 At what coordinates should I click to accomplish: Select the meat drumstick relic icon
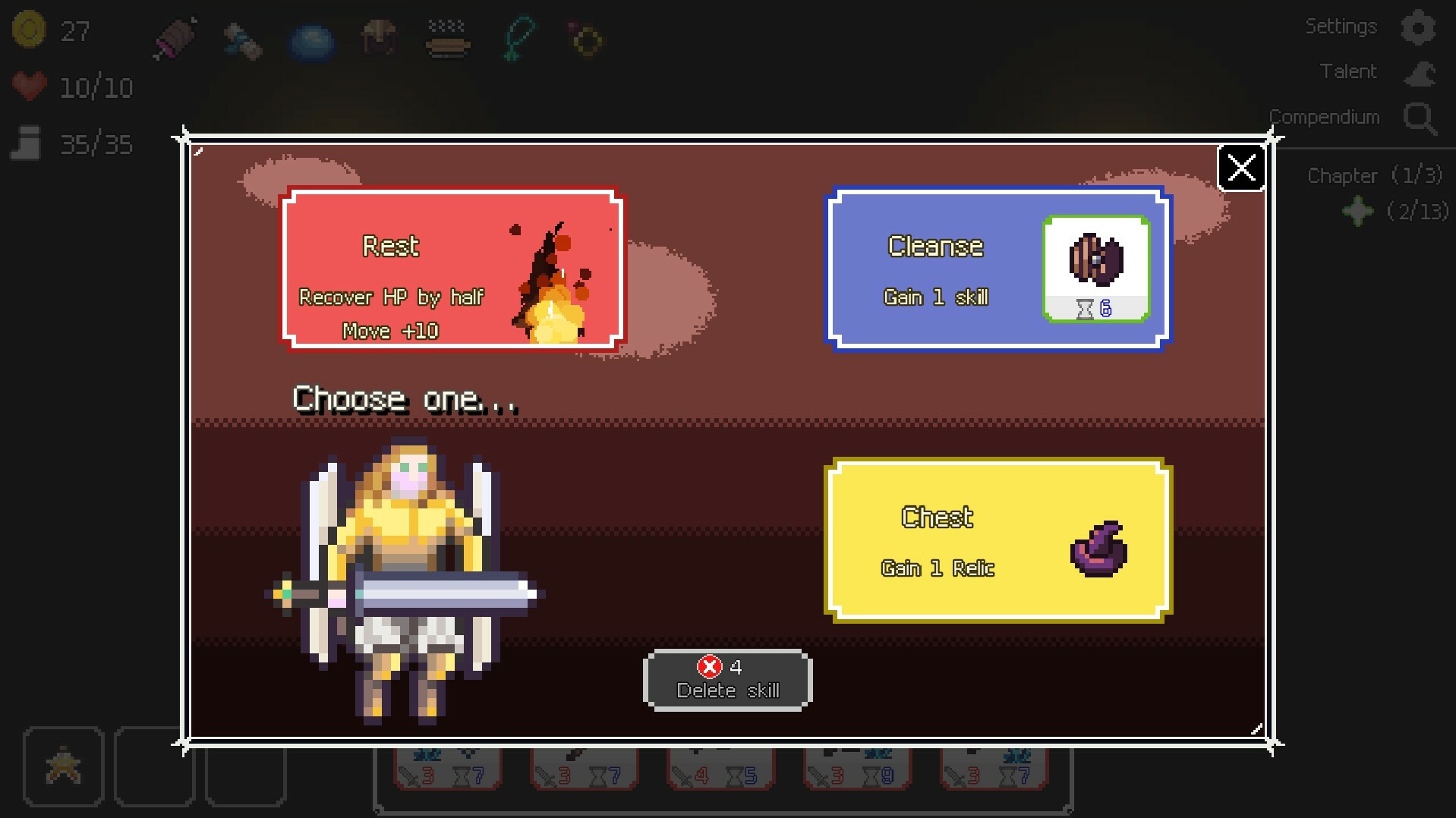pos(175,38)
